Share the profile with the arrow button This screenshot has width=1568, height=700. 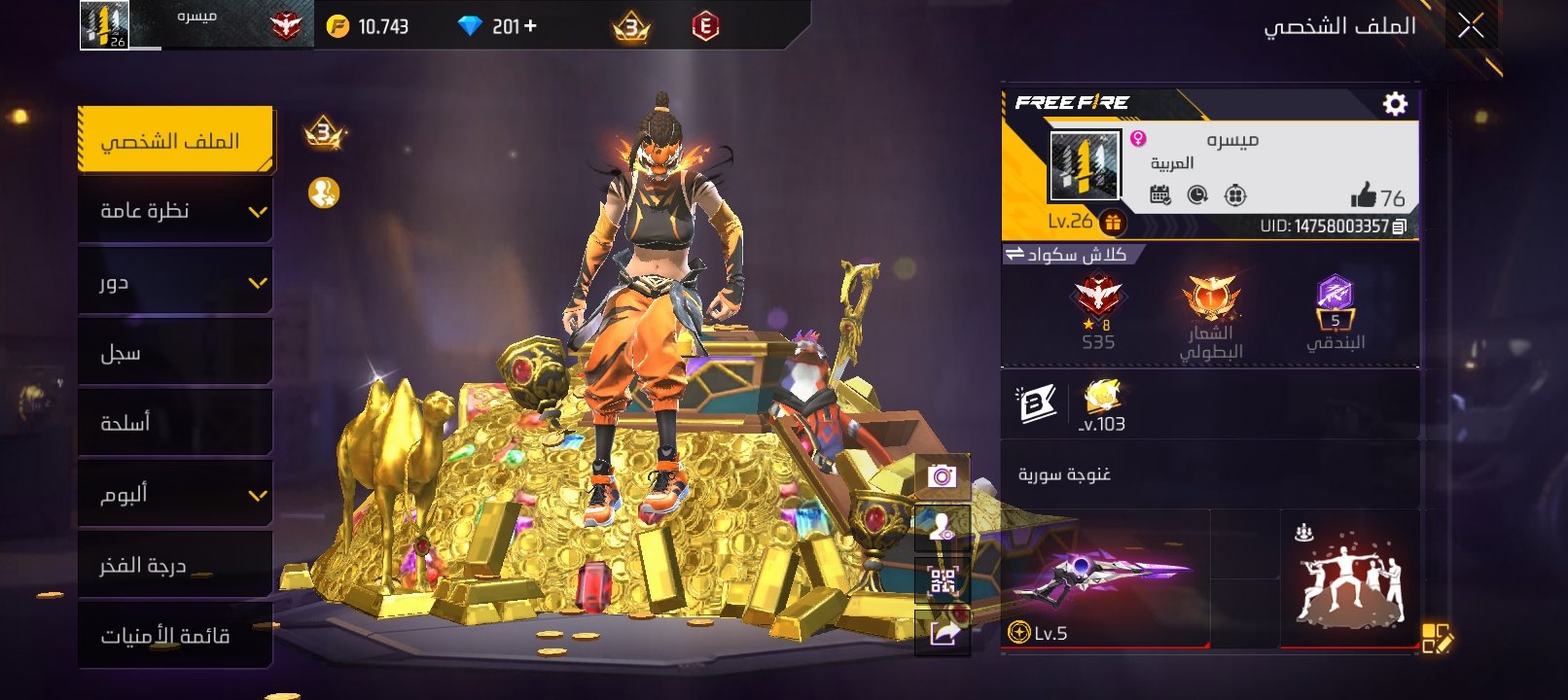[x=943, y=634]
